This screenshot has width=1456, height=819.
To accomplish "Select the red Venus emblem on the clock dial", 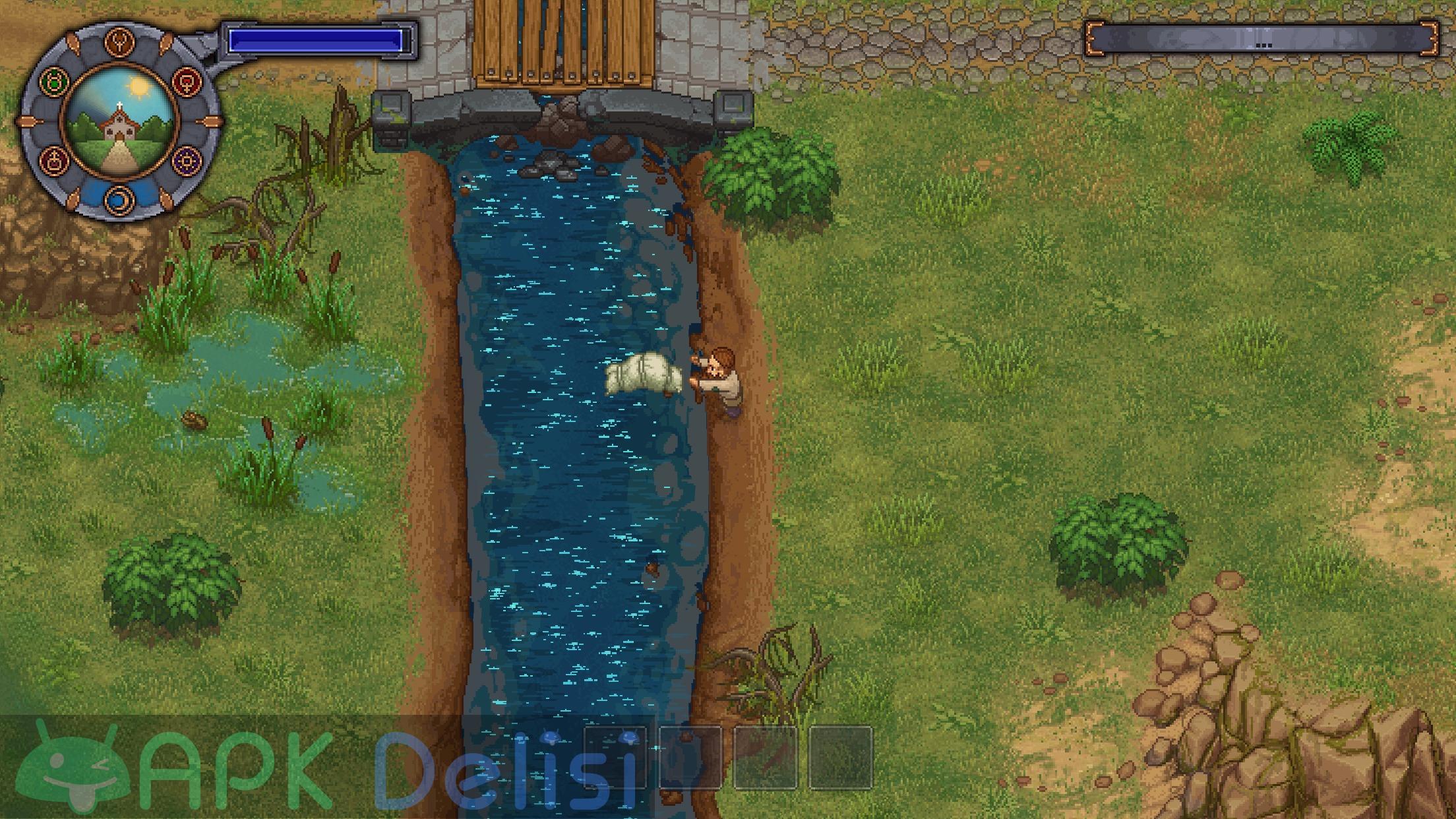I will coord(187,83).
